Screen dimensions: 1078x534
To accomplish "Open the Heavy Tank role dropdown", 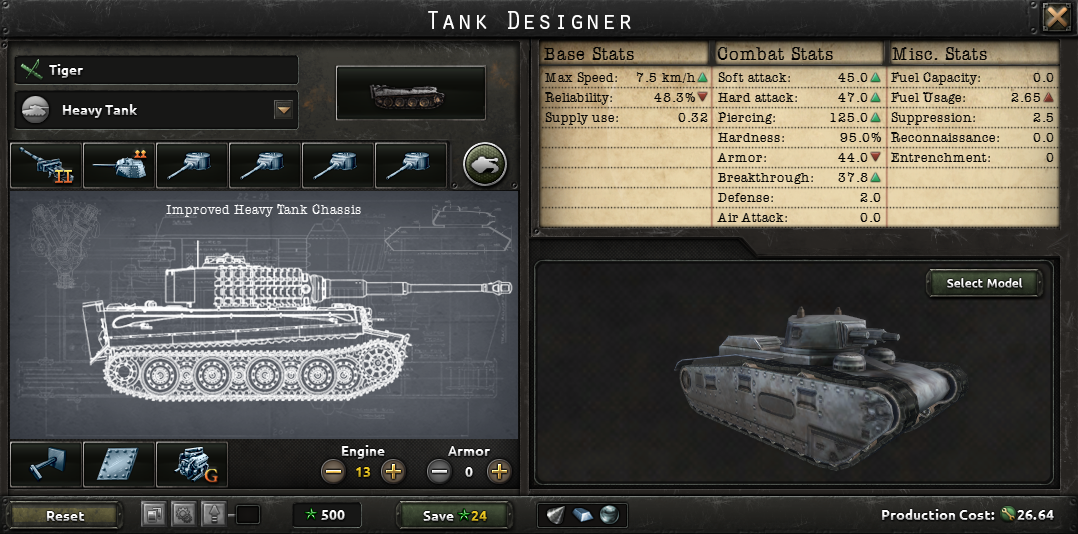I will click(x=283, y=110).
